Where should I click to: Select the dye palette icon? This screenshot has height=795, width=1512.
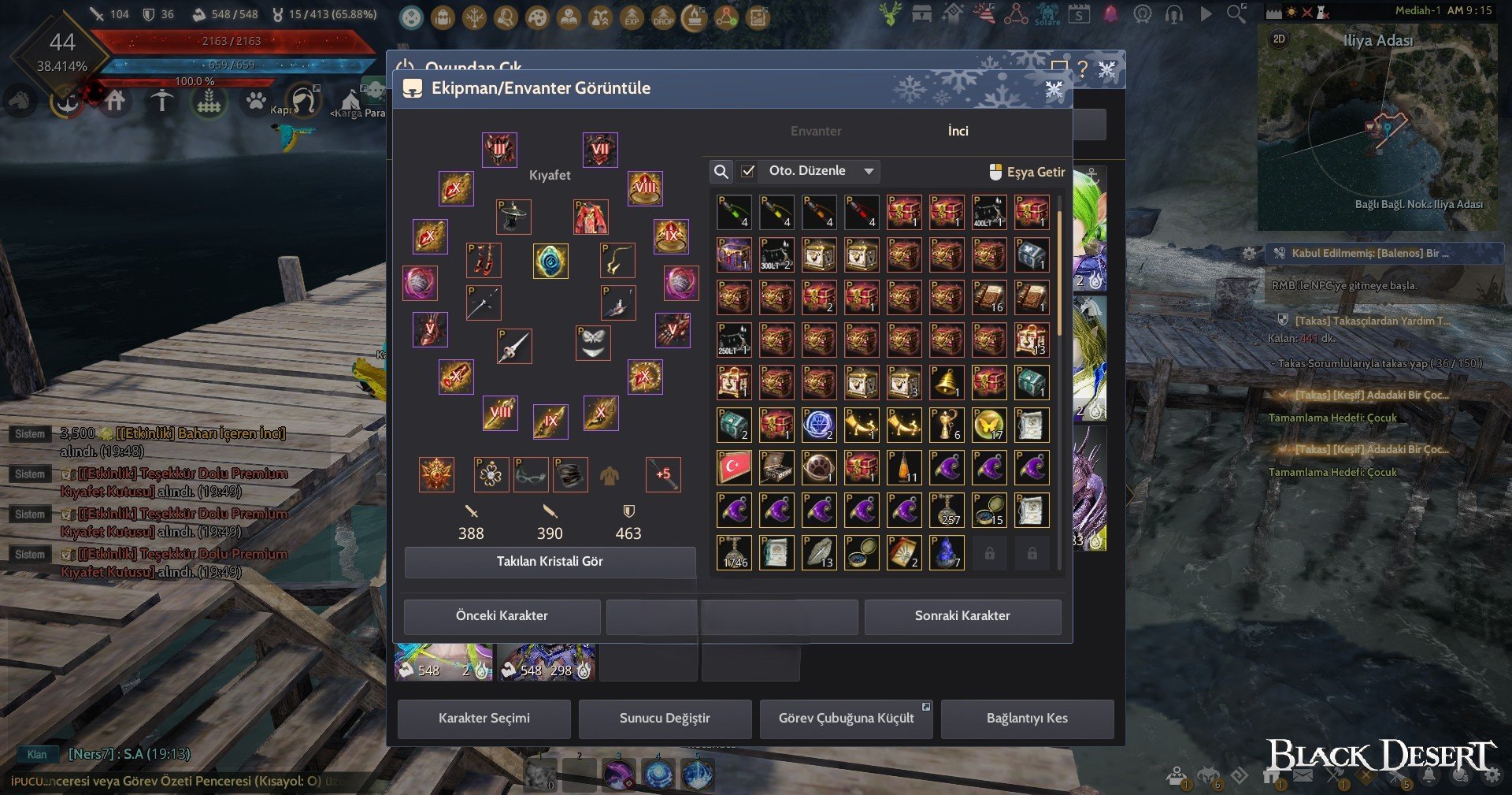pos(539,16)
